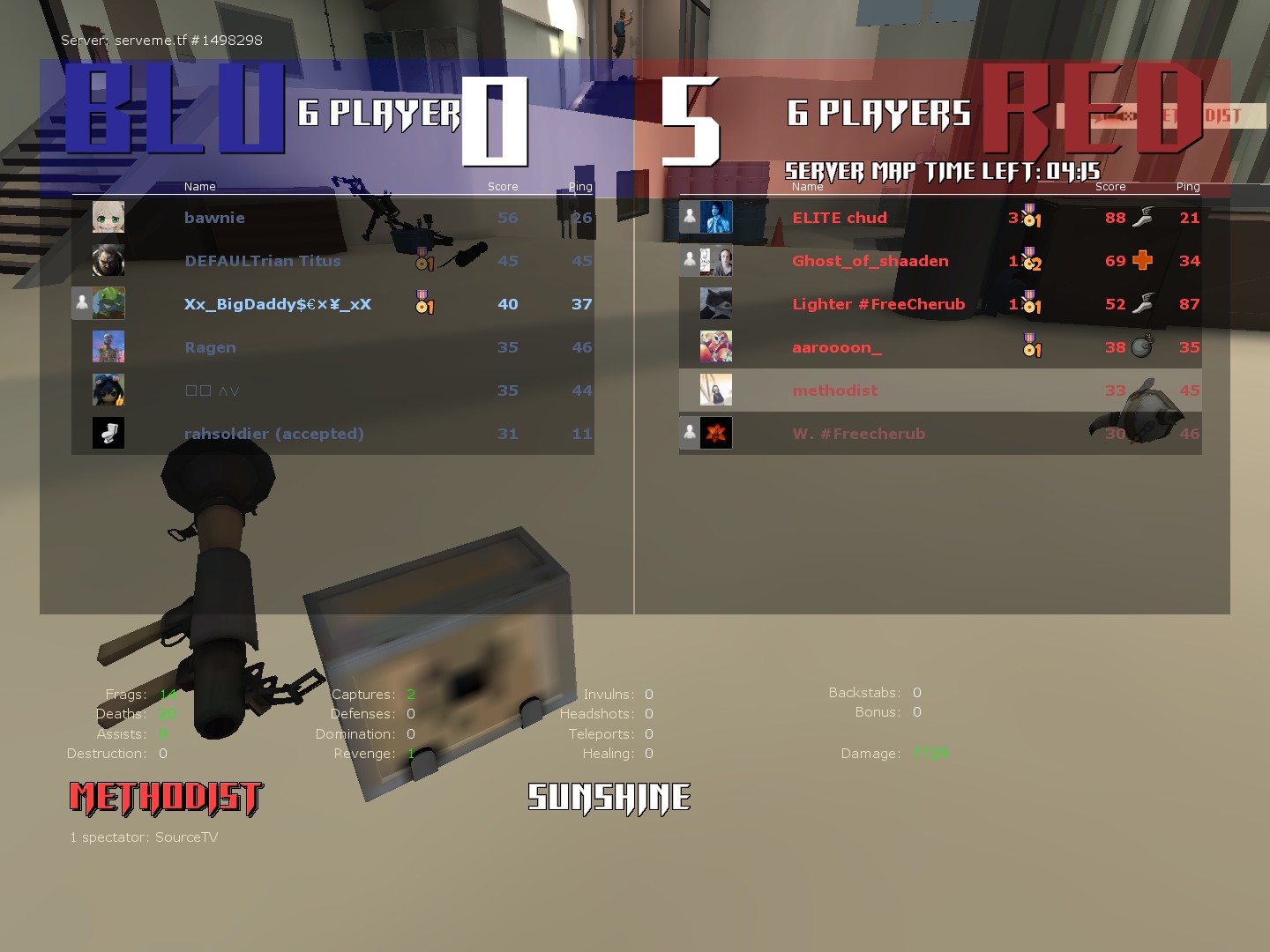
Task: Open Ghost_of_shaaden's avatar thumbnail
Action: [x=715, y=261]
